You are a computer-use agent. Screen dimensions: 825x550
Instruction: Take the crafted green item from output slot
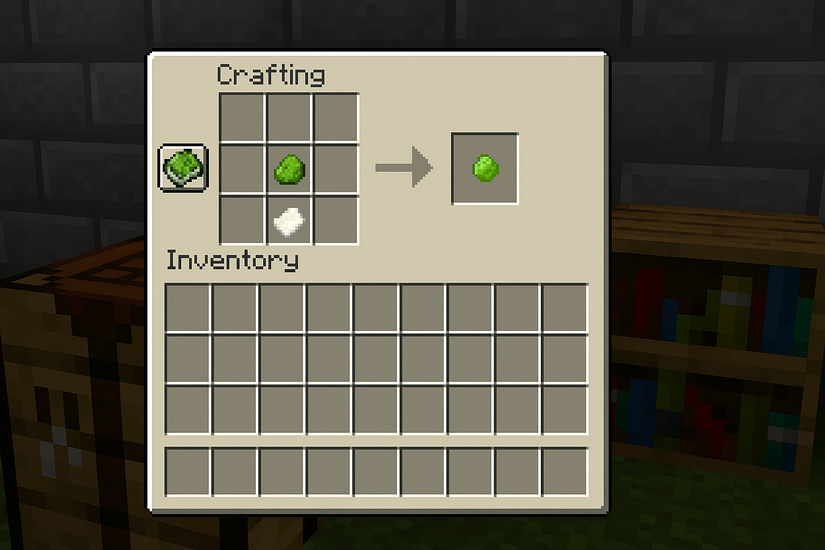(x=485, y=167)
